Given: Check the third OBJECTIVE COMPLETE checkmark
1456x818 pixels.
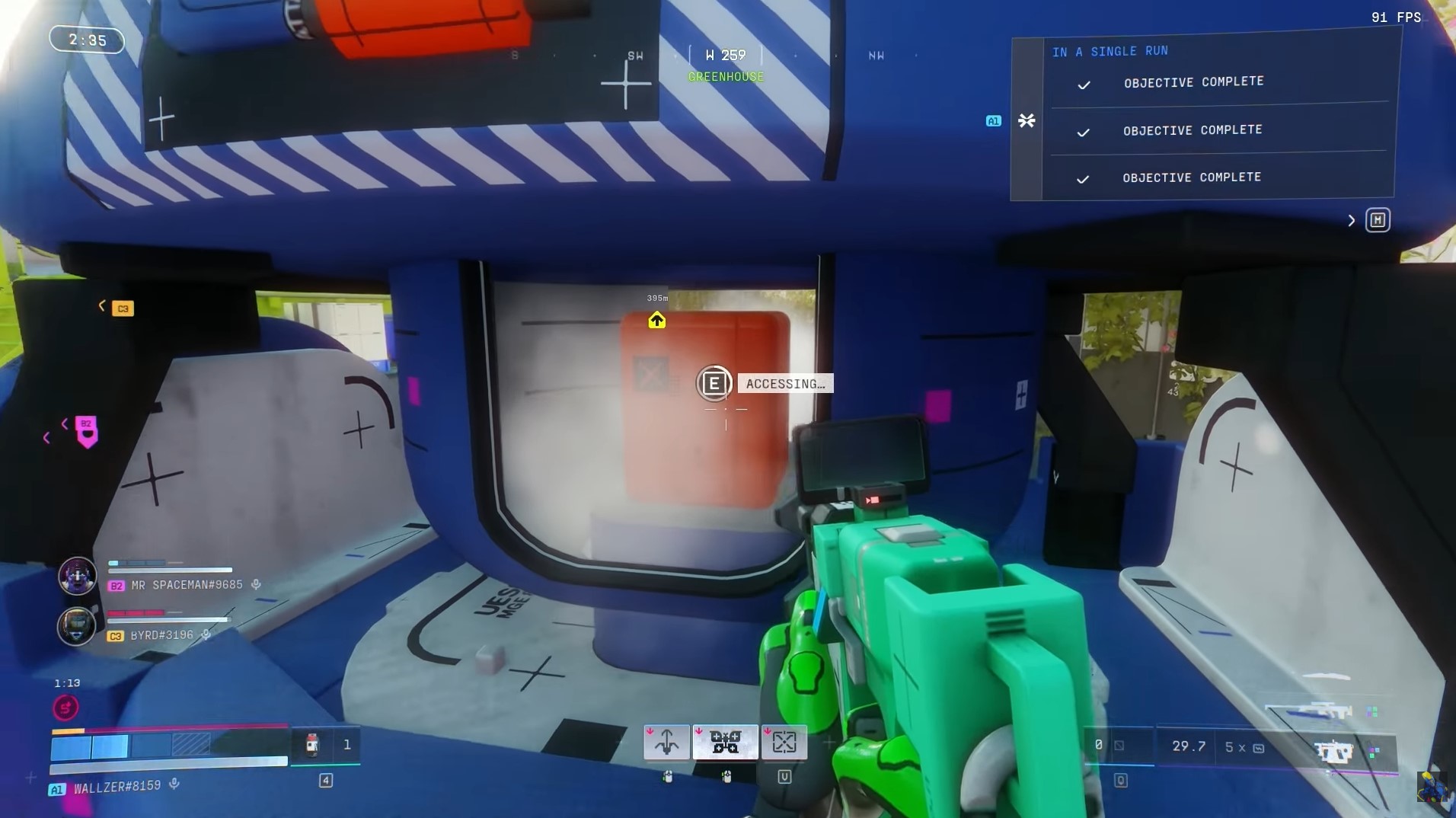Looking at the screenshot, I should [x=1083, y=180].
